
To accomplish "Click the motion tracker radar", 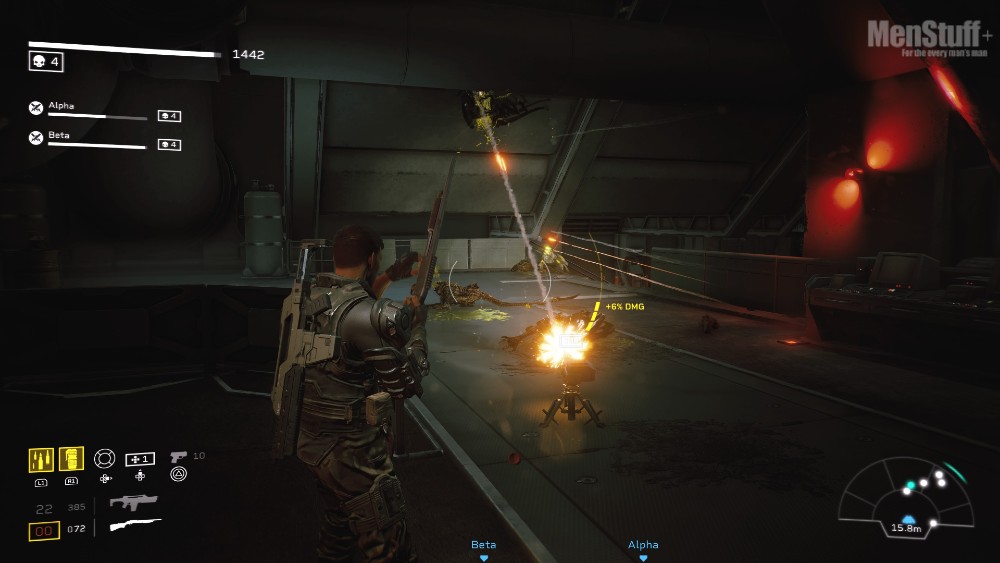I will click(906, 496).
